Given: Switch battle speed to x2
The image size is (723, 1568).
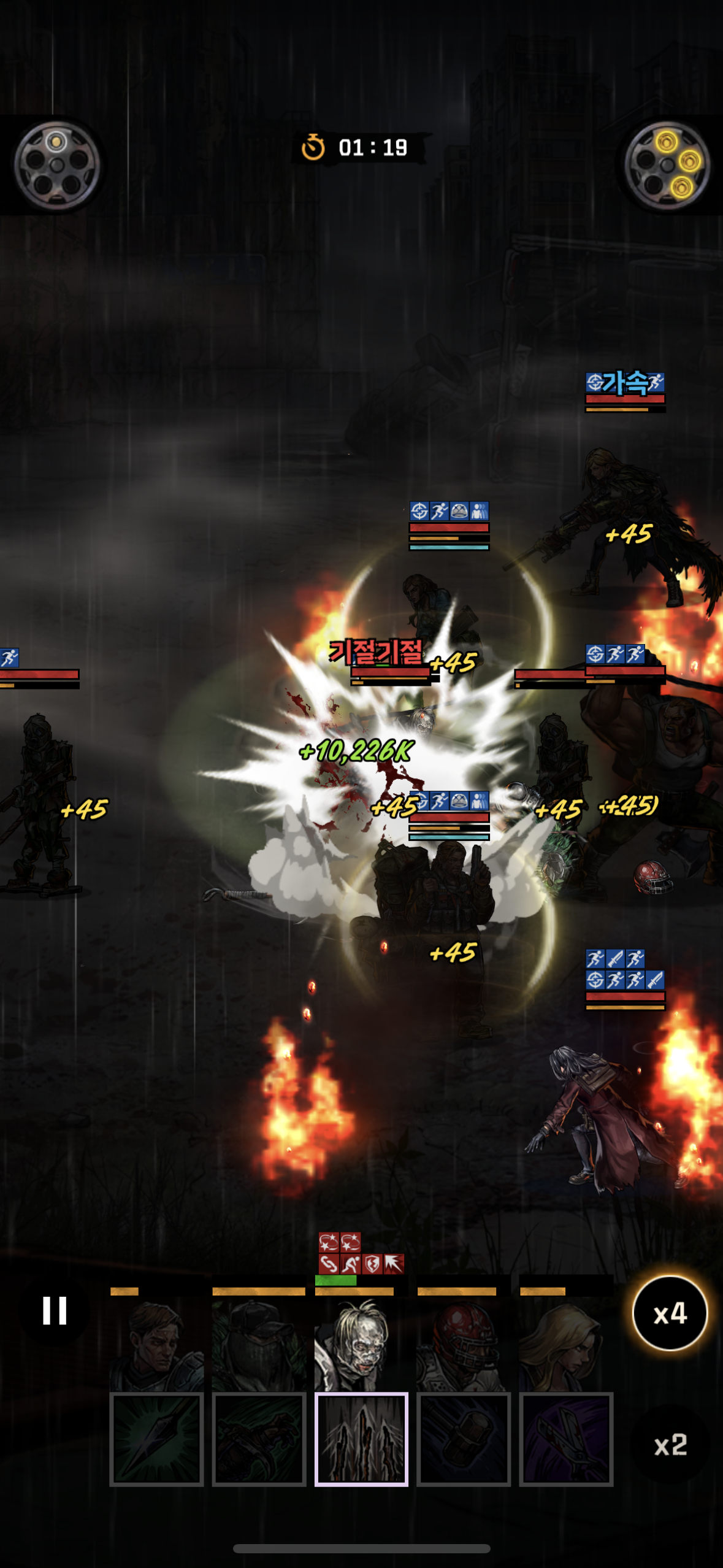Looking at the screenshot, I should click(x=670, y=1445).
